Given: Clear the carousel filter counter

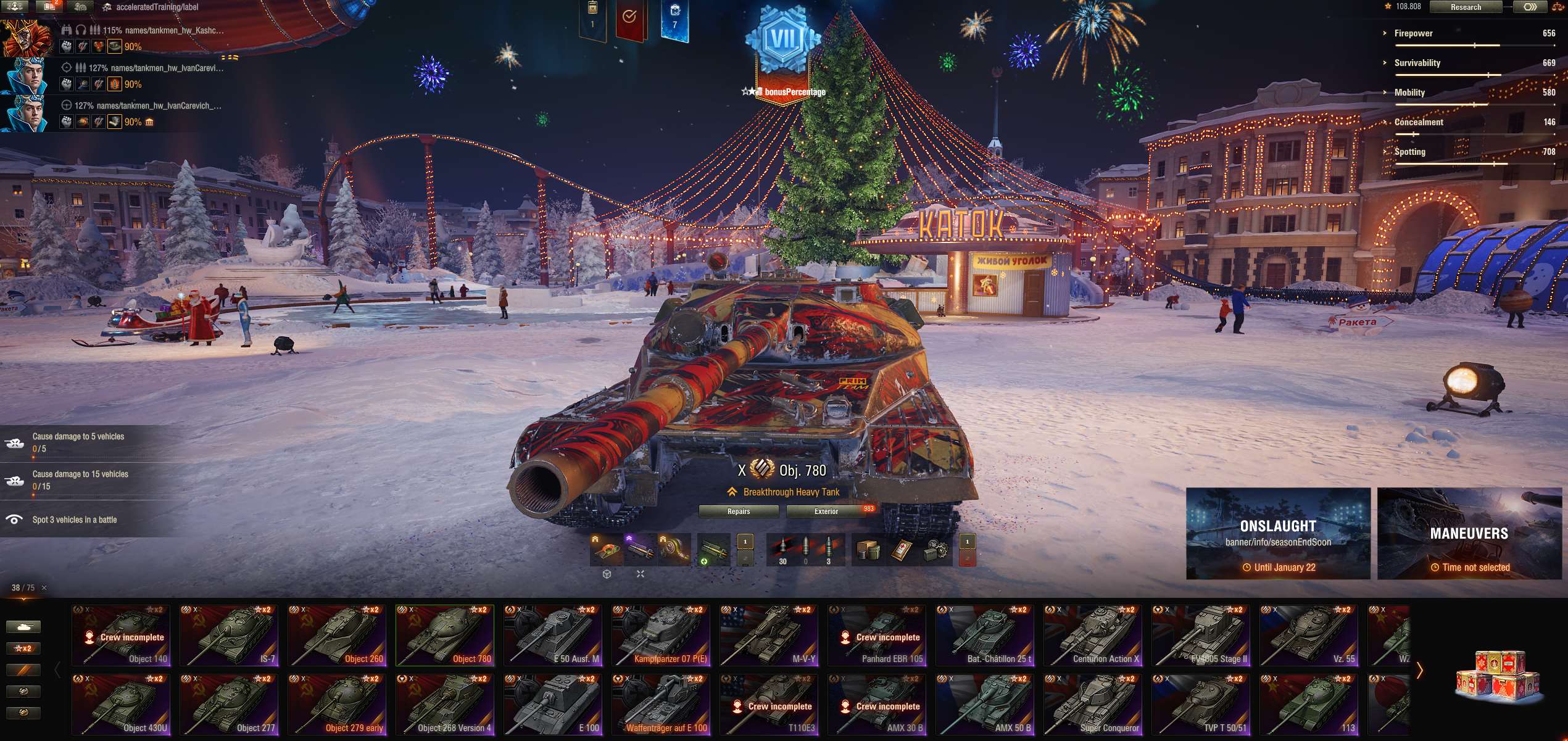Looking at the screenshot, I should [x=44, y=588].
